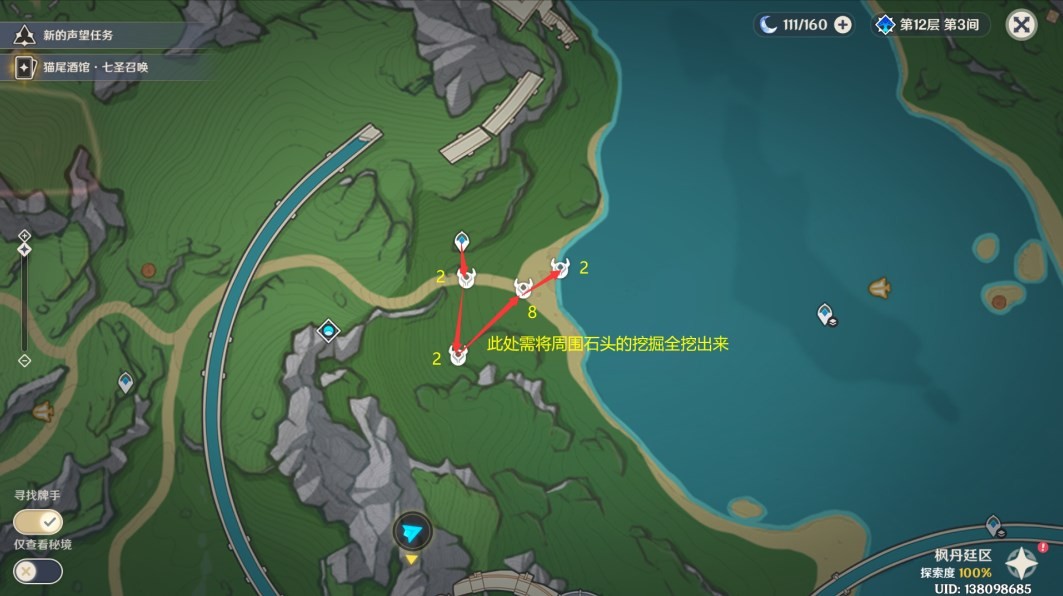1063x596 pixels.
Task: Select the teleport waypoint on the curved bridge
Action: coord(992,524)
